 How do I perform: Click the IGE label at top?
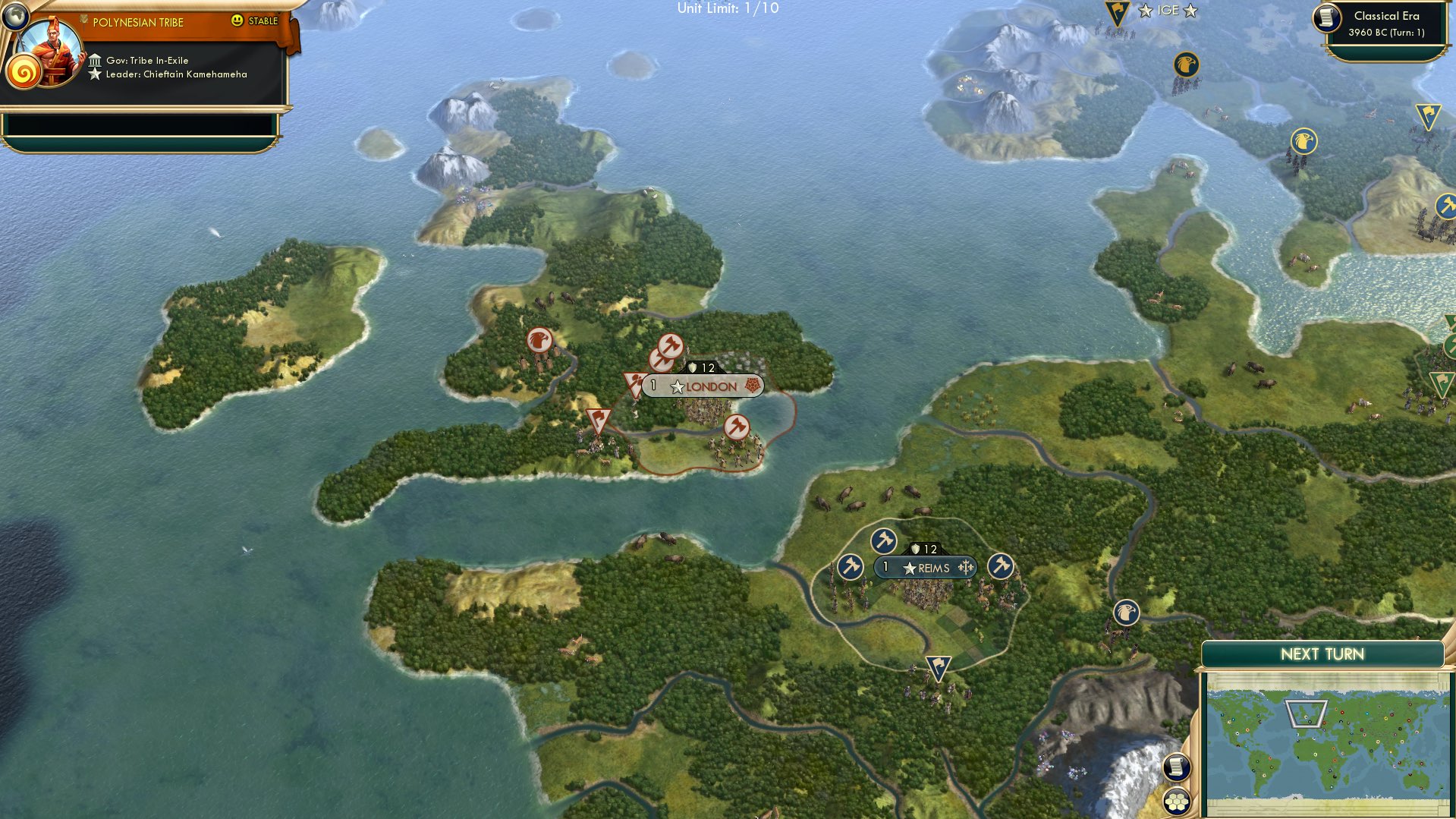pos(1168,11)
